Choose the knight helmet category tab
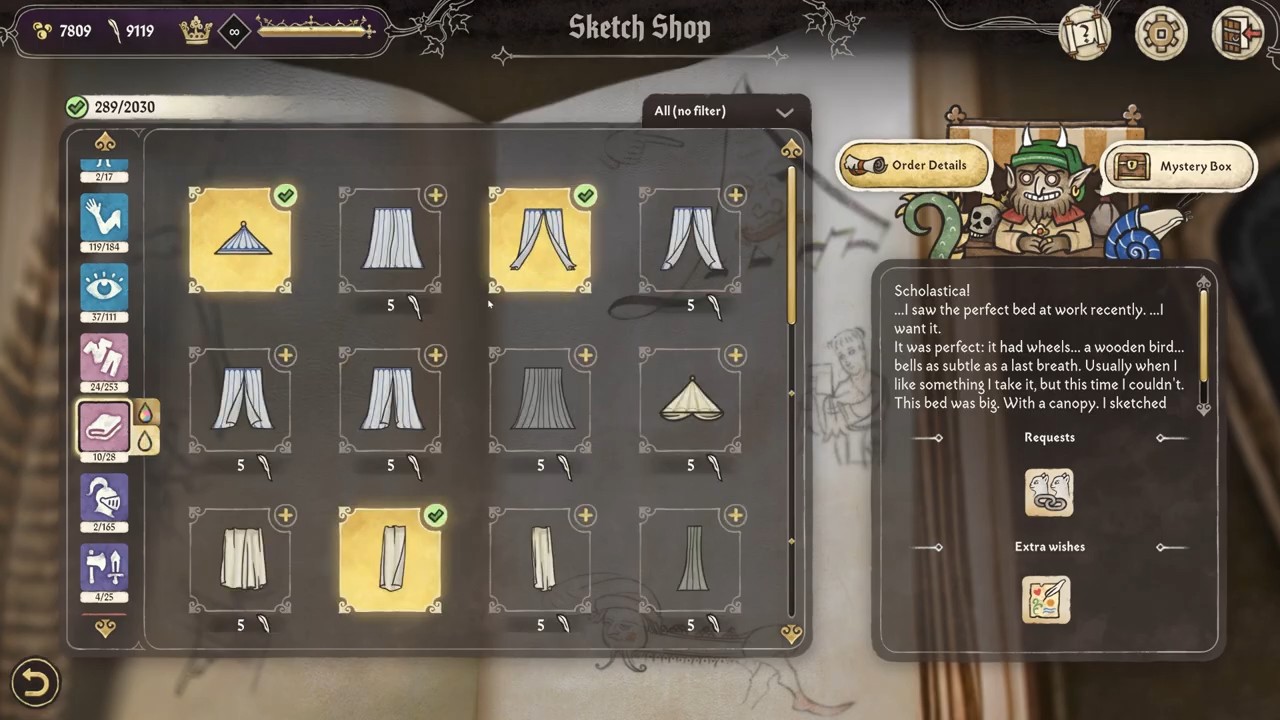The image size is (1280, 720). pyautogui.click(x=105, y=497)
